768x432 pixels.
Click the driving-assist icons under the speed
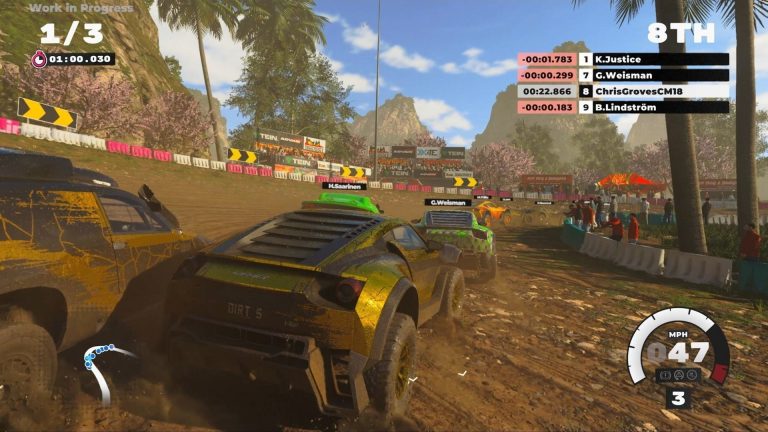click(x=678, y=375)
